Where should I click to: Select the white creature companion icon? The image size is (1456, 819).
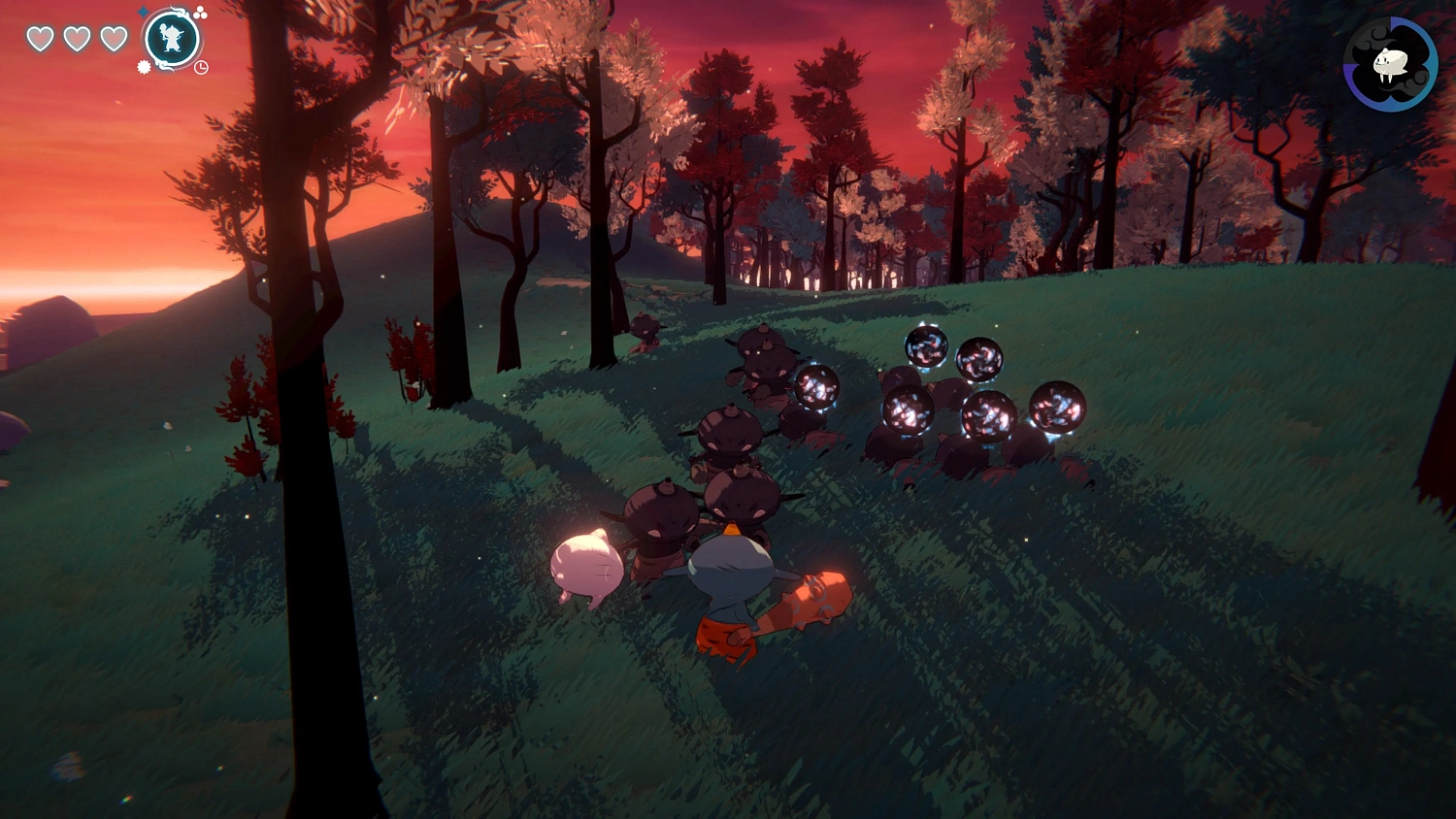(x=1390, y=64)
